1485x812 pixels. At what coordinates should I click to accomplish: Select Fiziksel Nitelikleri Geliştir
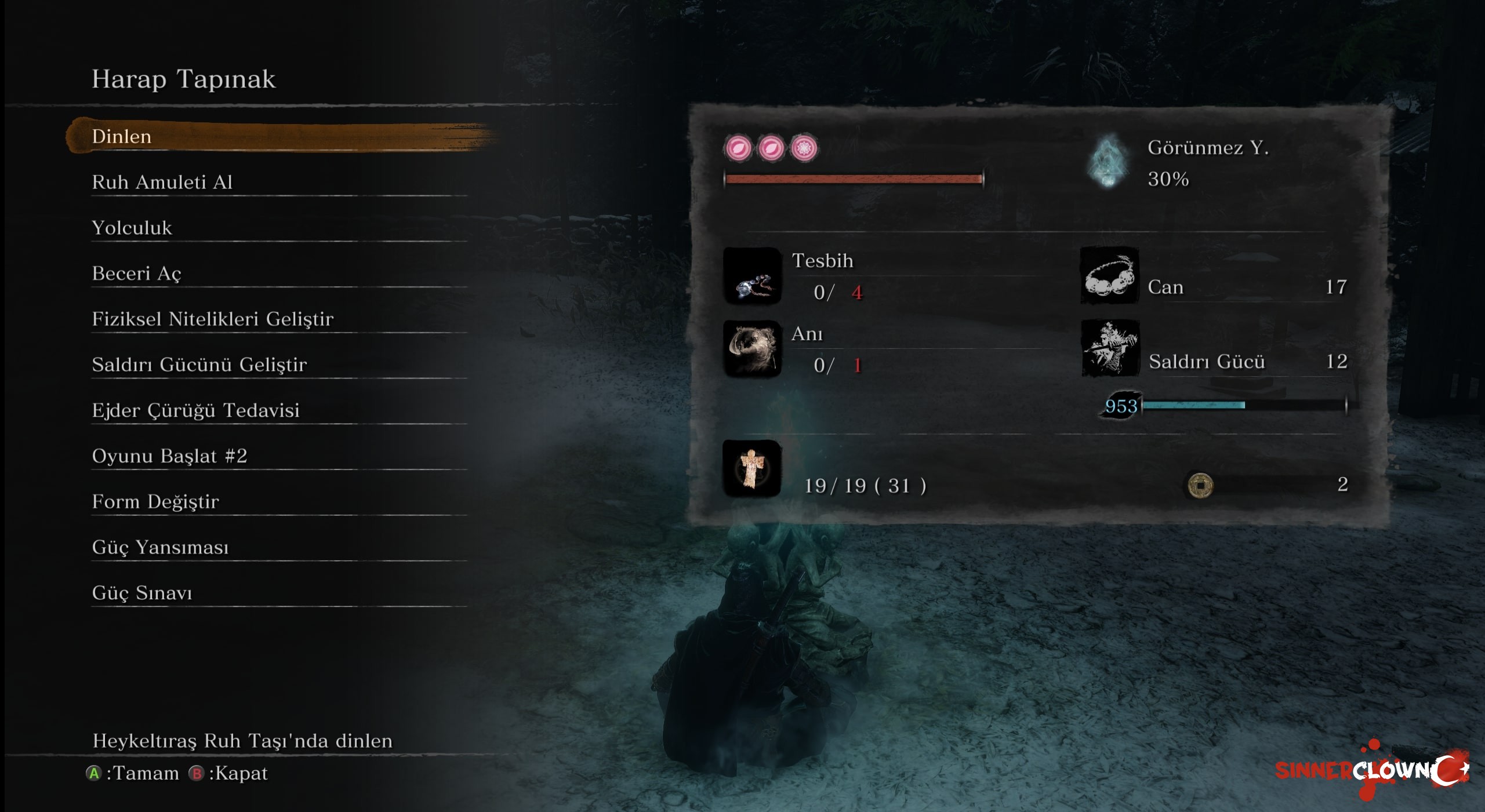pos(213,319)
